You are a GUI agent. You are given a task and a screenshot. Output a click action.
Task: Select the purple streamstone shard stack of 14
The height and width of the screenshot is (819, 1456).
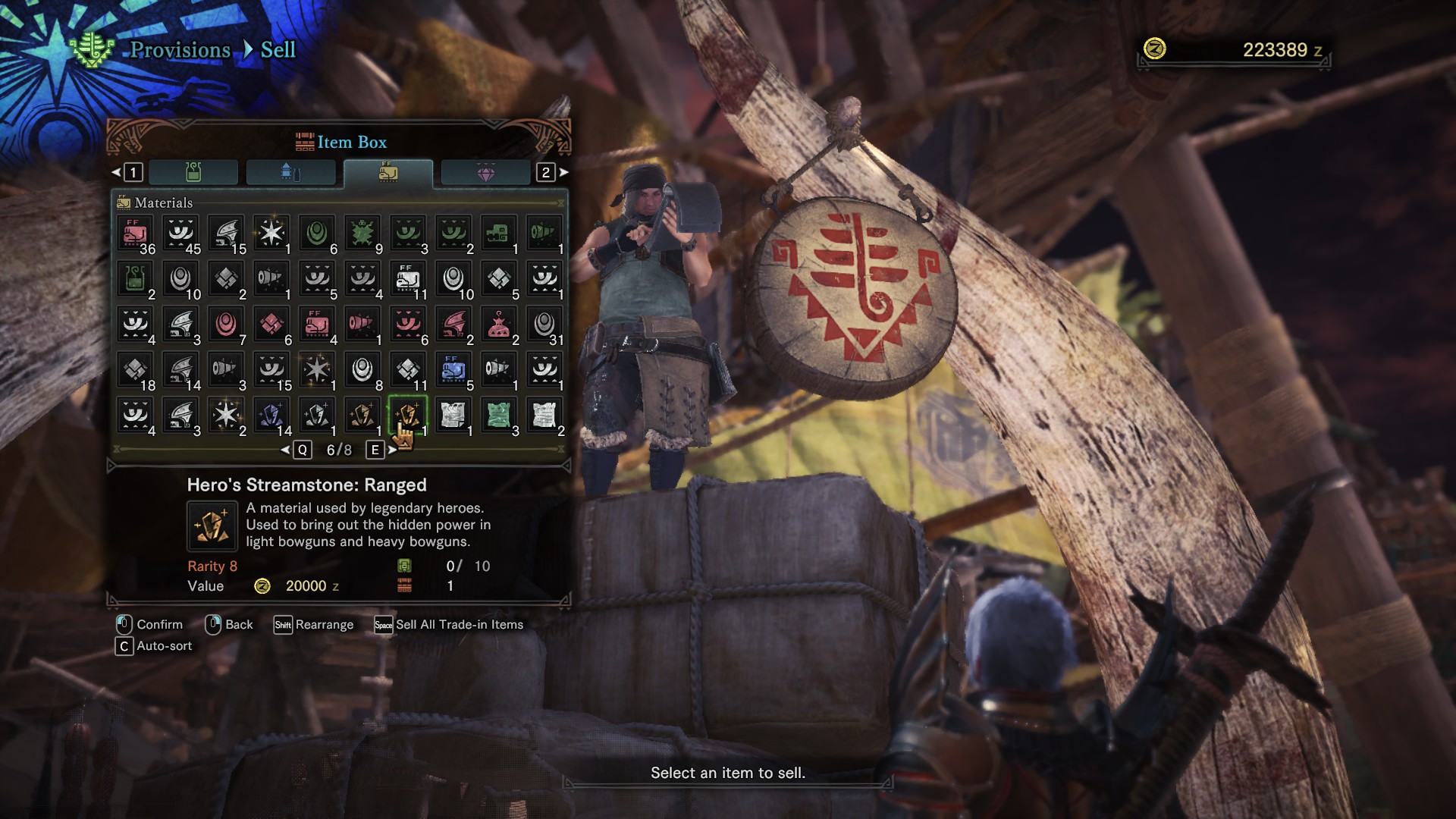pyautogui.click(x=271, y=413)
